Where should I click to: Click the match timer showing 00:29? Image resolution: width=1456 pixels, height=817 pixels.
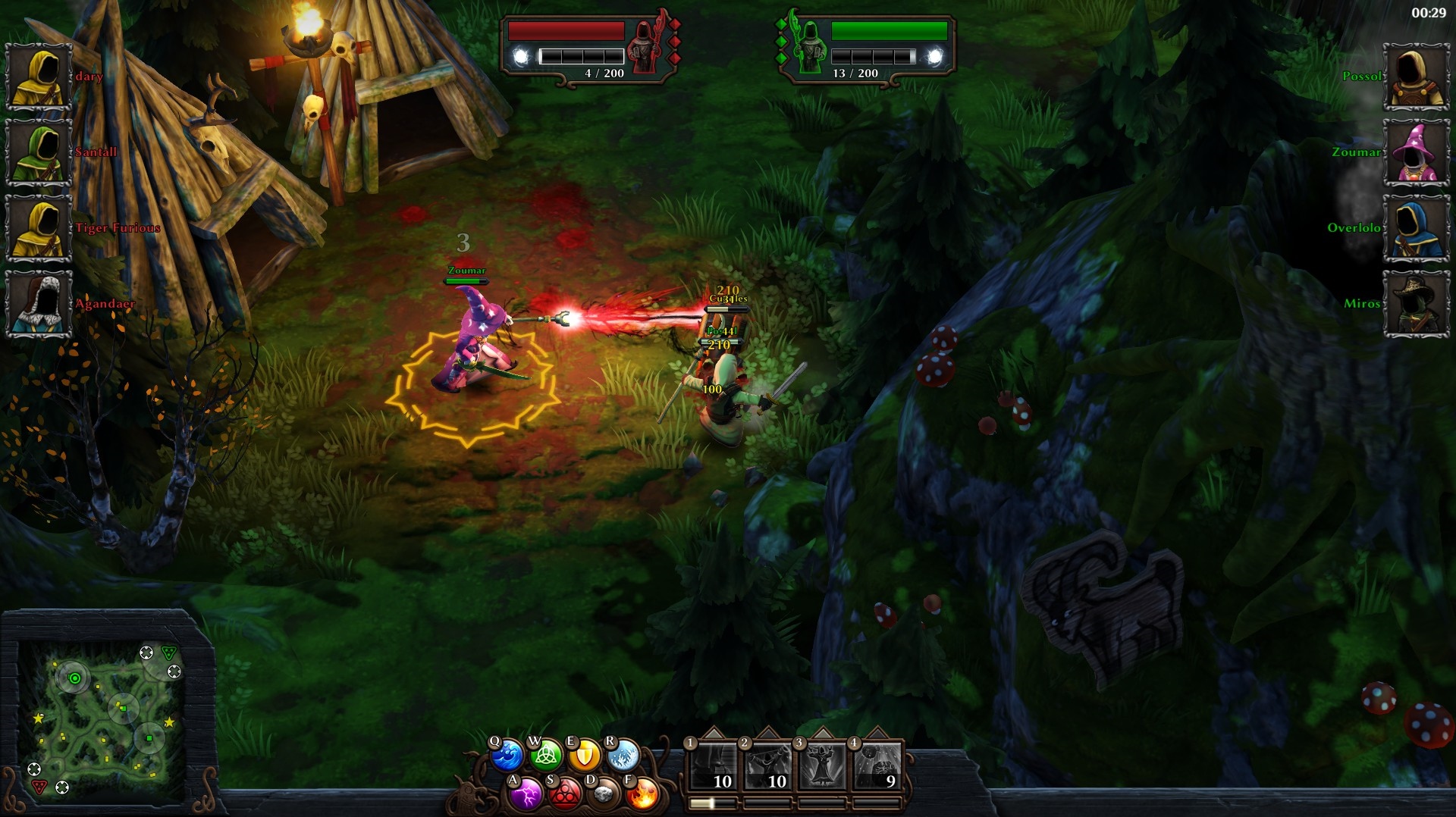coord(1429,12)
